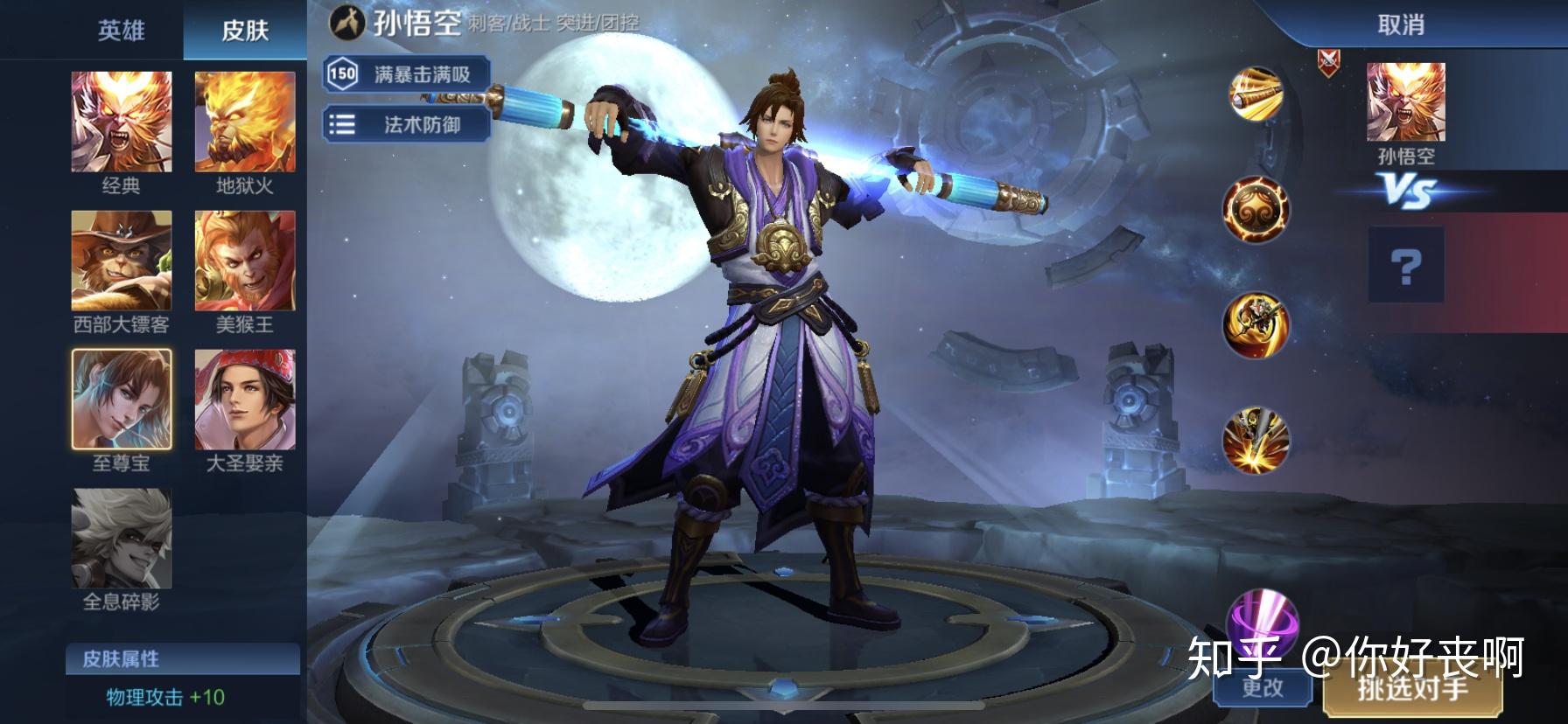Select the 经典 skin thumbnail
The image size is (1568, 724).
[x=122, y=122]
